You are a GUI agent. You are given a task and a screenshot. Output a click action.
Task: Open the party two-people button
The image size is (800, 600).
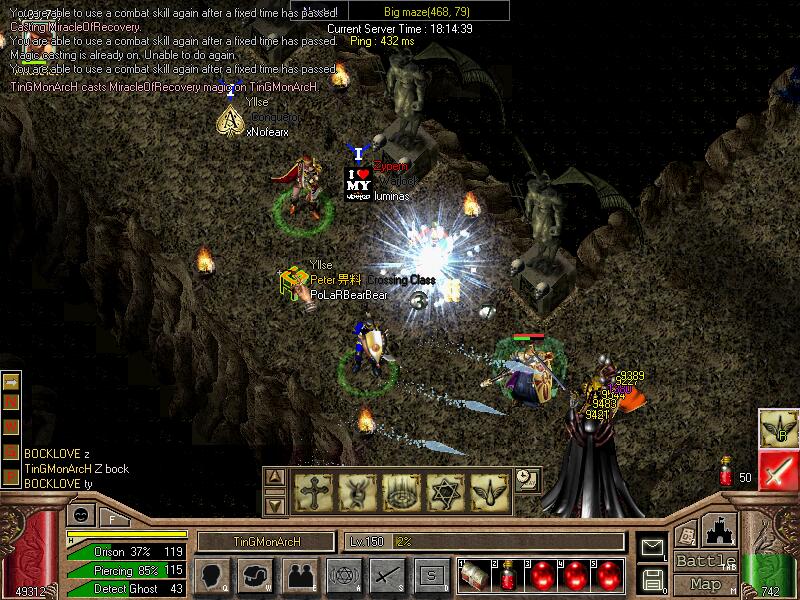pos(300,575)
